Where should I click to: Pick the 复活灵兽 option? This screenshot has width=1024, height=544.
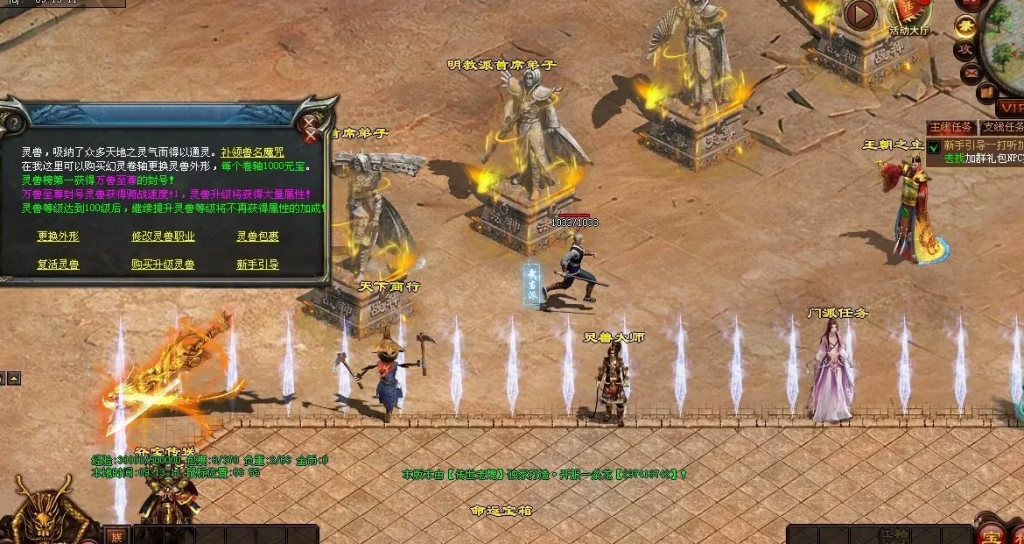click(58, 265)
